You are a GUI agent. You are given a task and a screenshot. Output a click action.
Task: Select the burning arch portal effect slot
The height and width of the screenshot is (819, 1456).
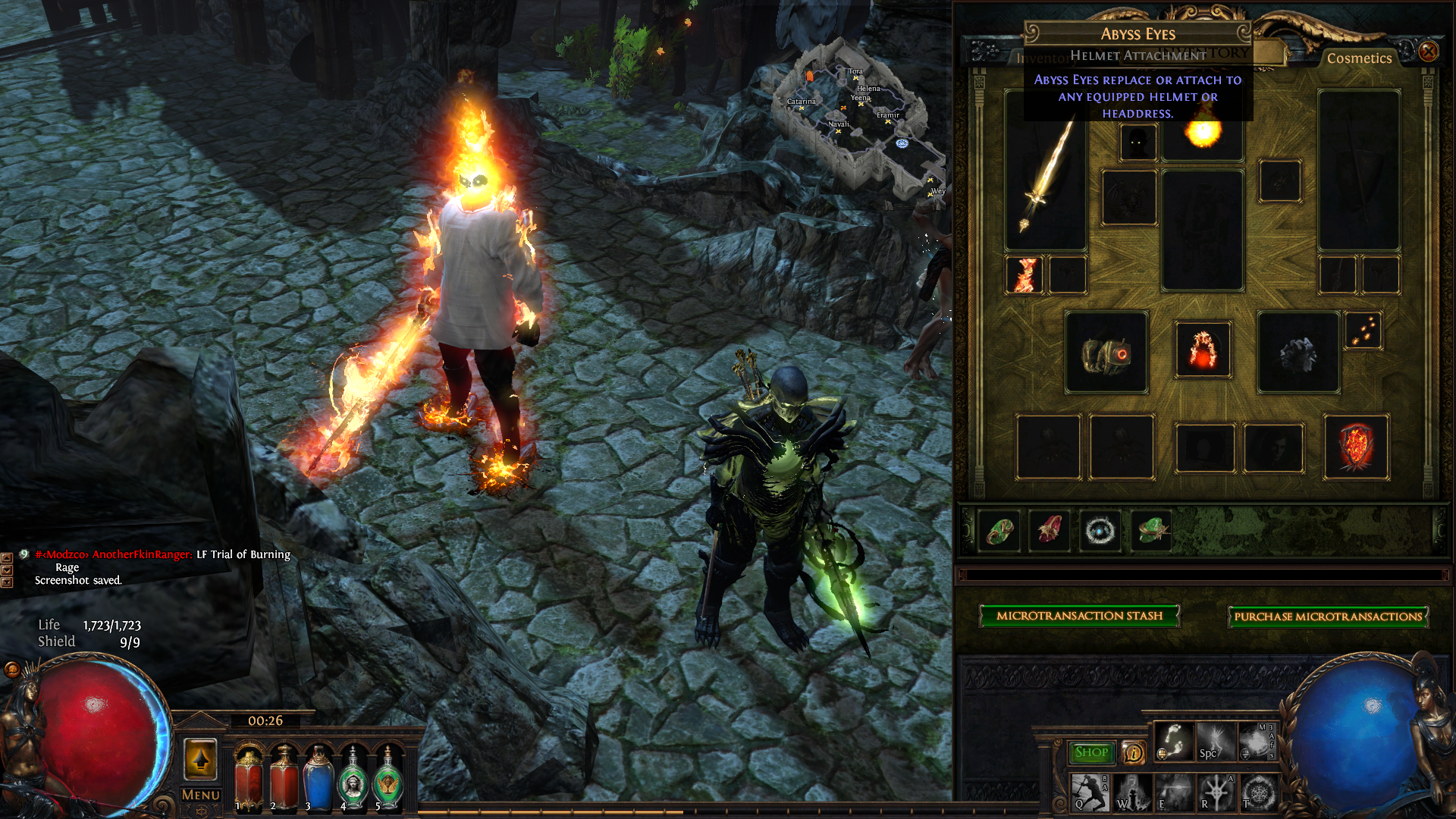(x=1203, y=350)
